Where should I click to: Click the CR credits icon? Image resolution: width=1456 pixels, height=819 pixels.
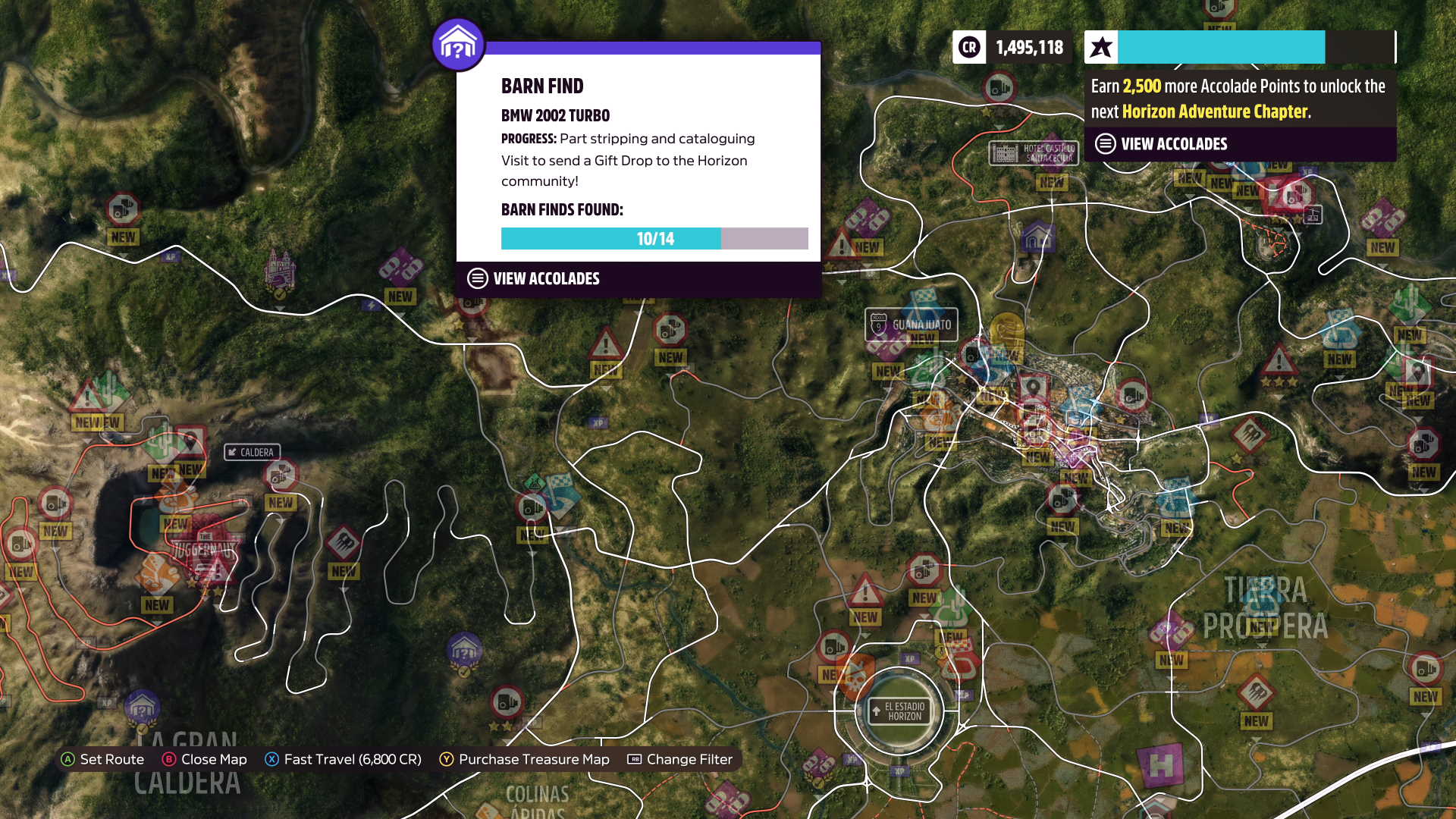click(x=968, y=47)
